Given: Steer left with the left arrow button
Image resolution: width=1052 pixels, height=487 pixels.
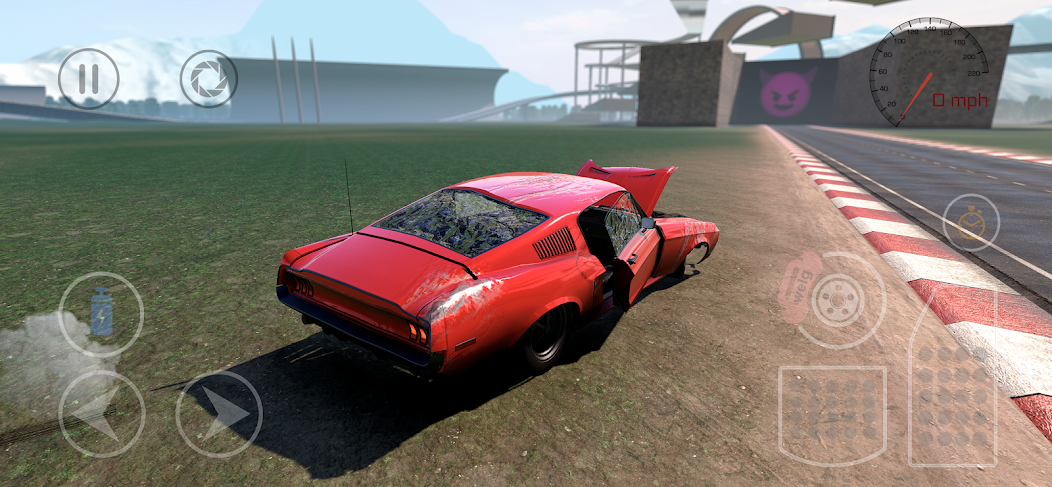Looking at the screenshot, I should point(101,413).
